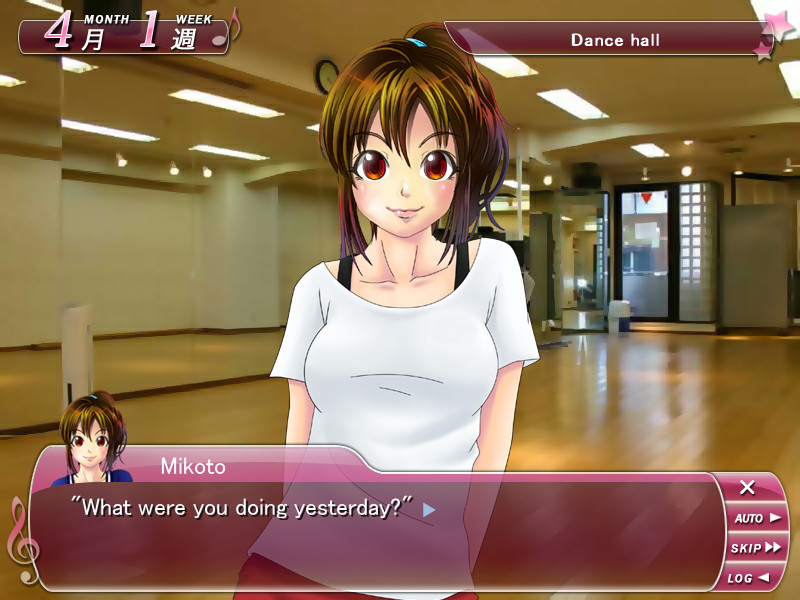Viewport: 800px width, 600px height.
Task: Advance dialogue via the blue arrow indicator
Action: [x=429, y=509]
